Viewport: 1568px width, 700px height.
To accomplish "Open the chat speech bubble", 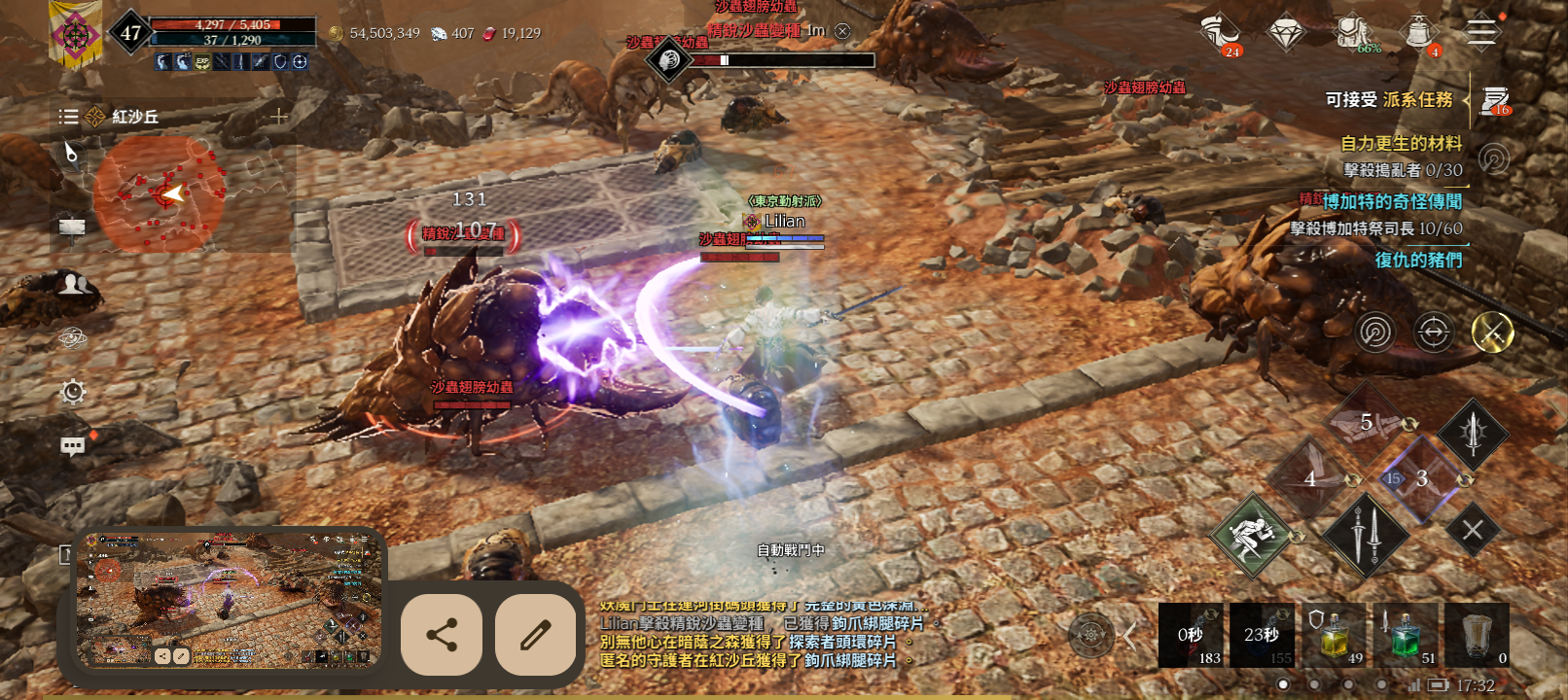I will (x=73, y=446).
